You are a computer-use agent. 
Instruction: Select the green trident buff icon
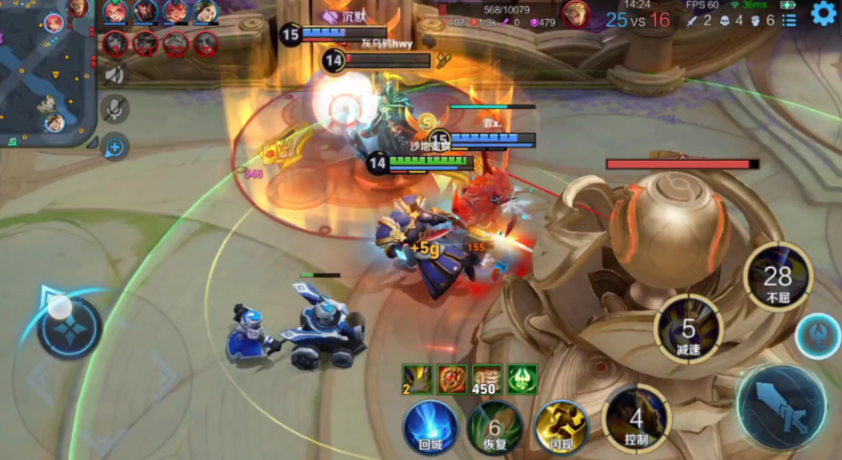coord(522,378)
